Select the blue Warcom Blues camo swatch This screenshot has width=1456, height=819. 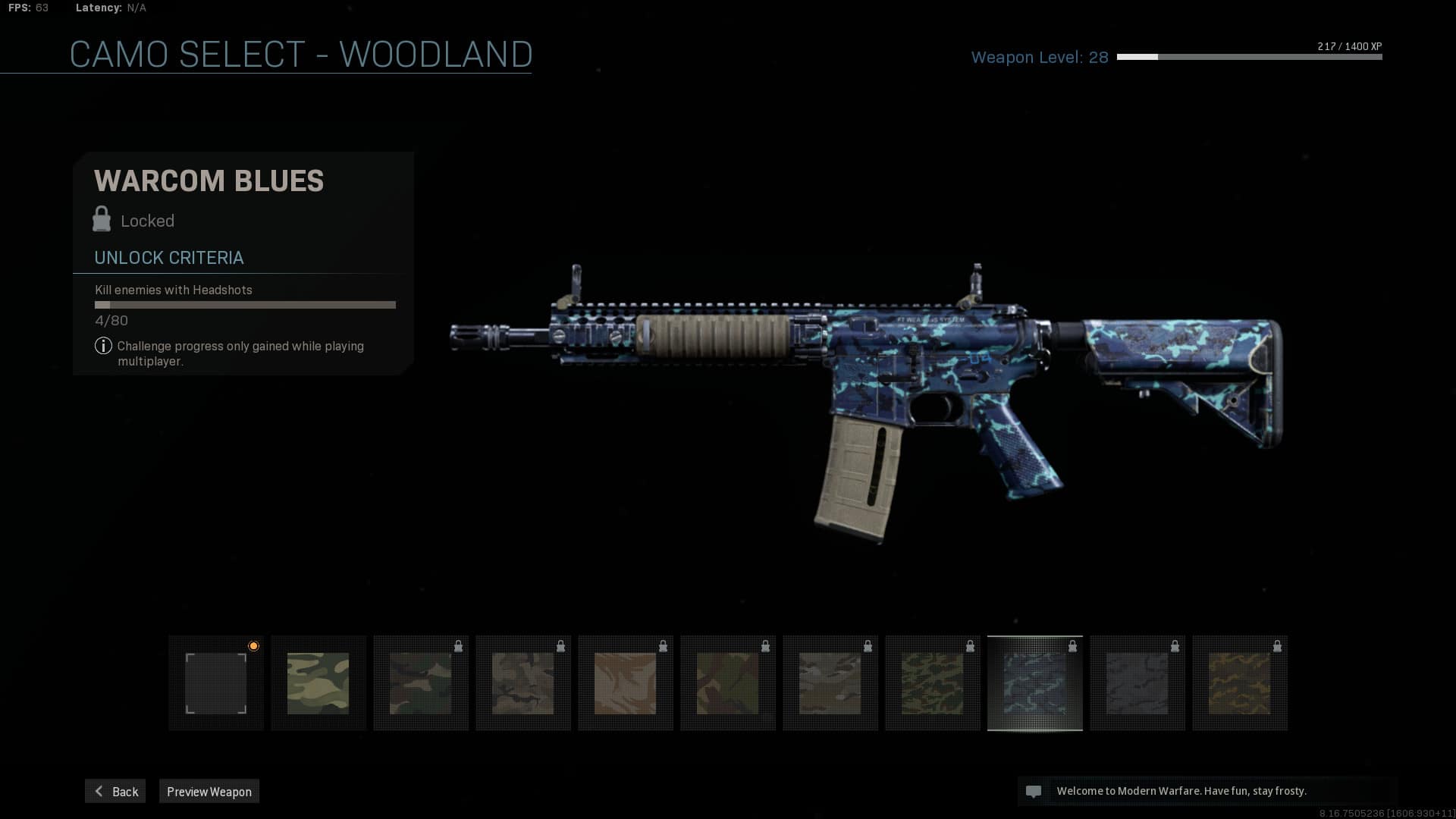[1035, 683]
